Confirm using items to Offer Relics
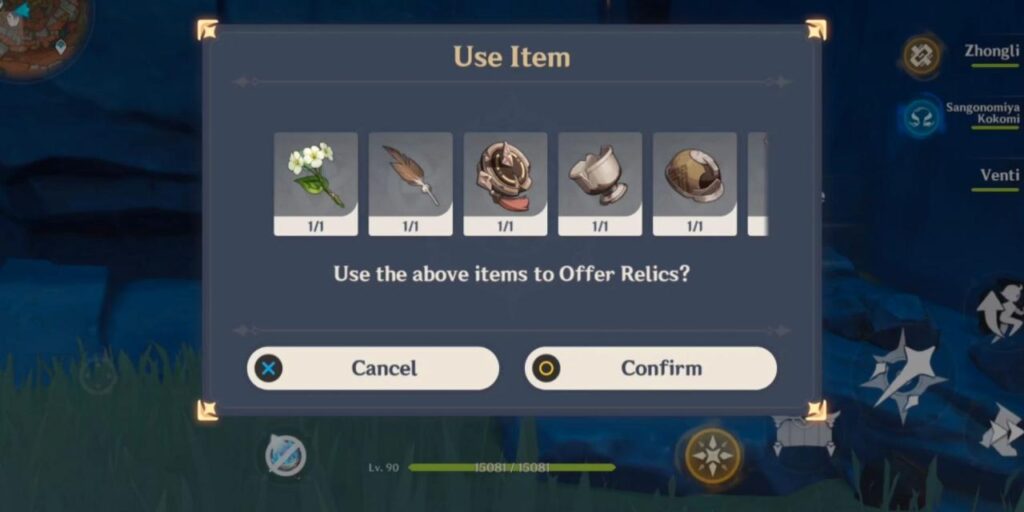Viewport: 1024px width, 512px height. [651, 368]
